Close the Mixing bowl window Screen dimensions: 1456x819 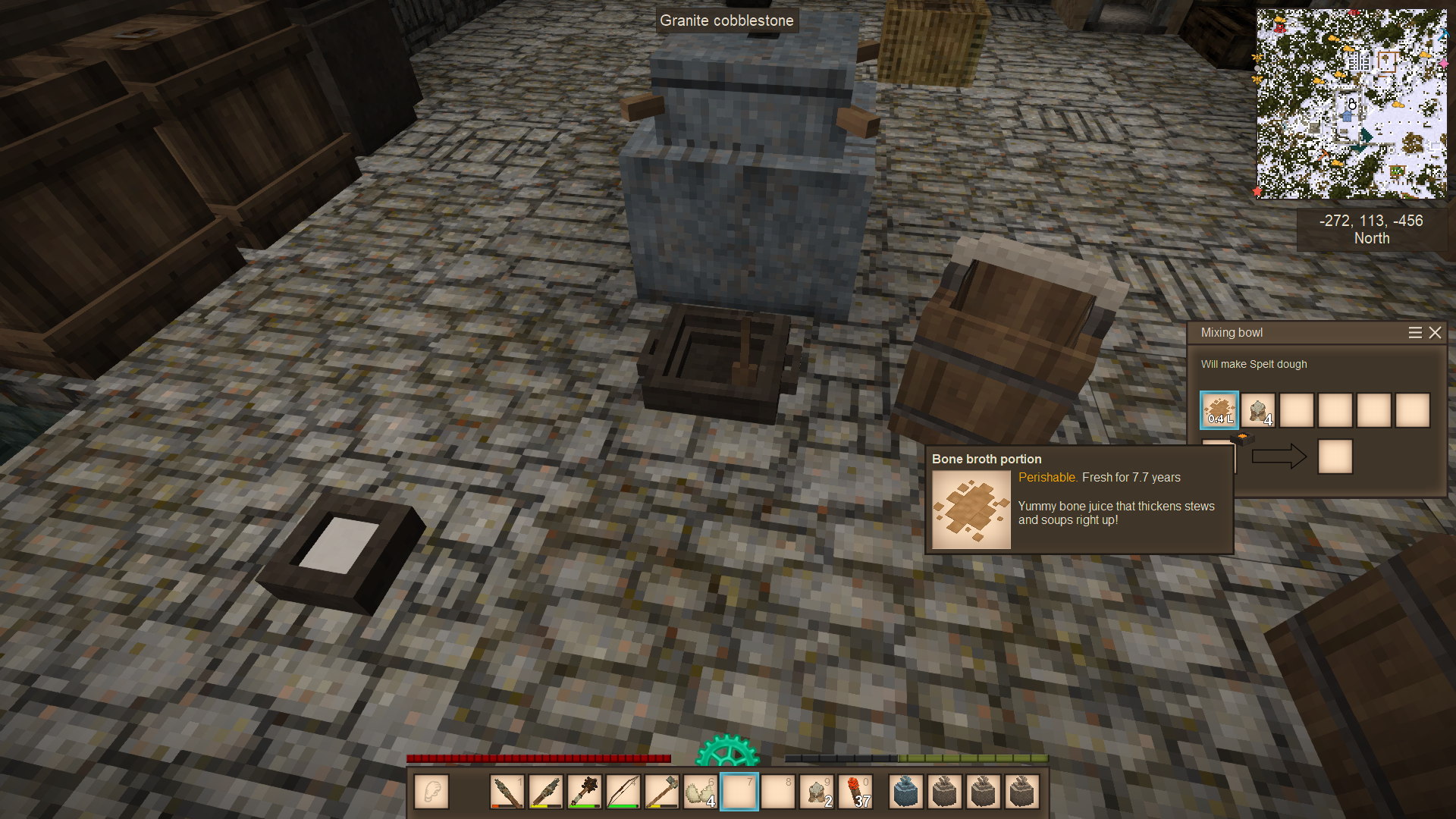point(1435,333)
